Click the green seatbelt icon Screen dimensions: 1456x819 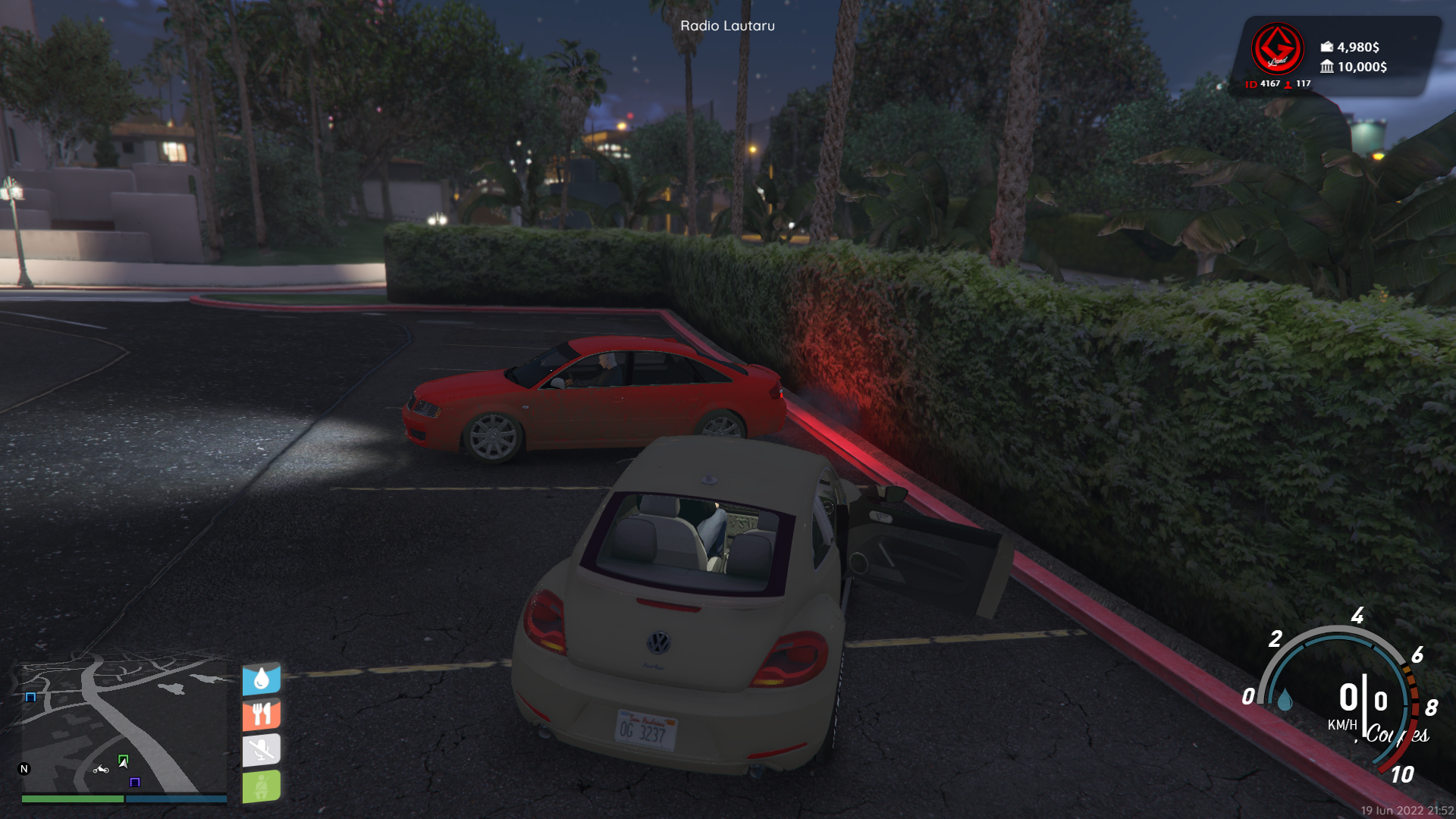(262, 786)
